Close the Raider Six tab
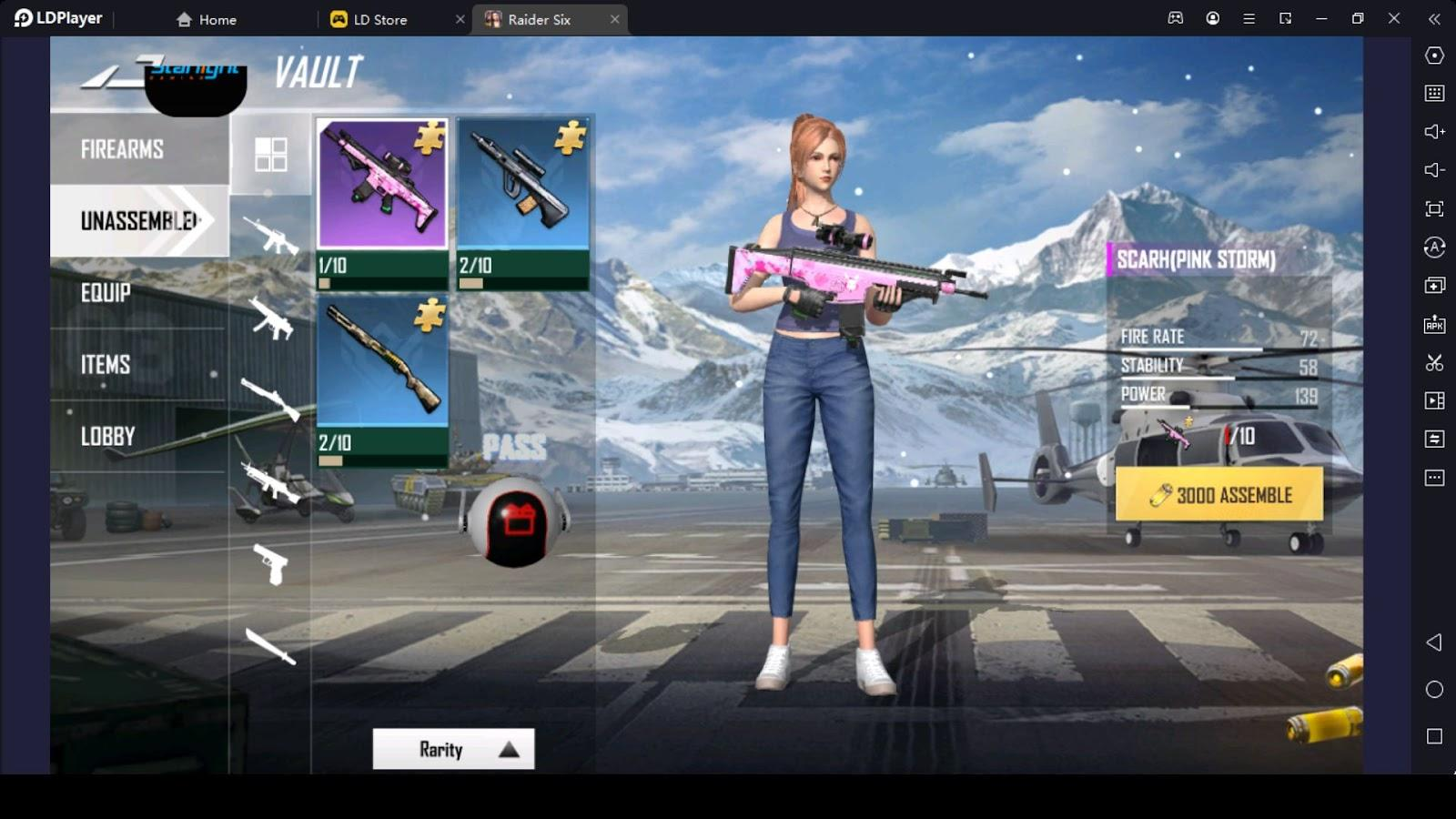Viewport: 1456px width, 819px height. click(x=615, y=19)
